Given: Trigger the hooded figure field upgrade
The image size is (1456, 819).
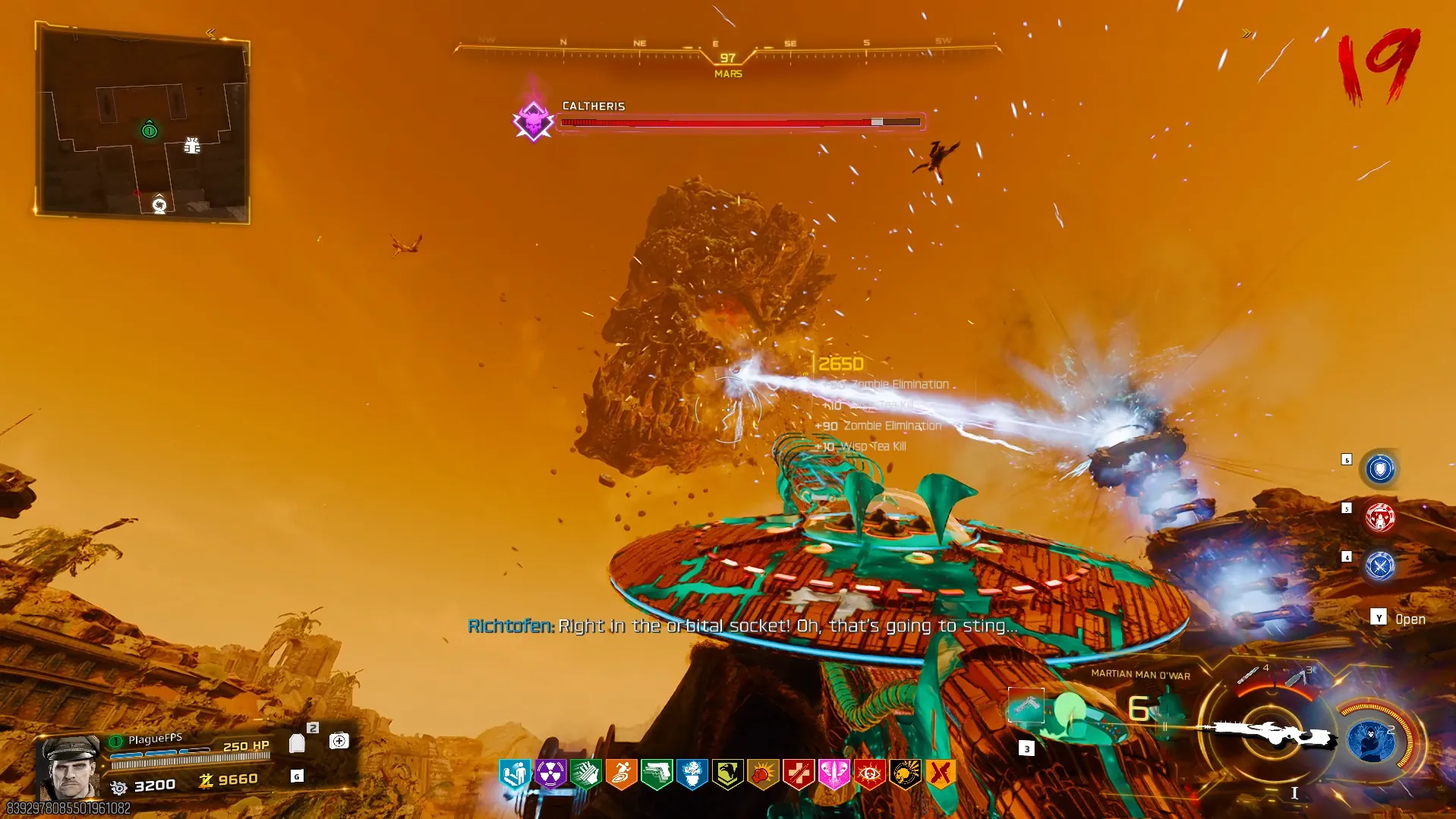Looking at the screenshot, I should pyautogui.click(x=1371, y=740).
